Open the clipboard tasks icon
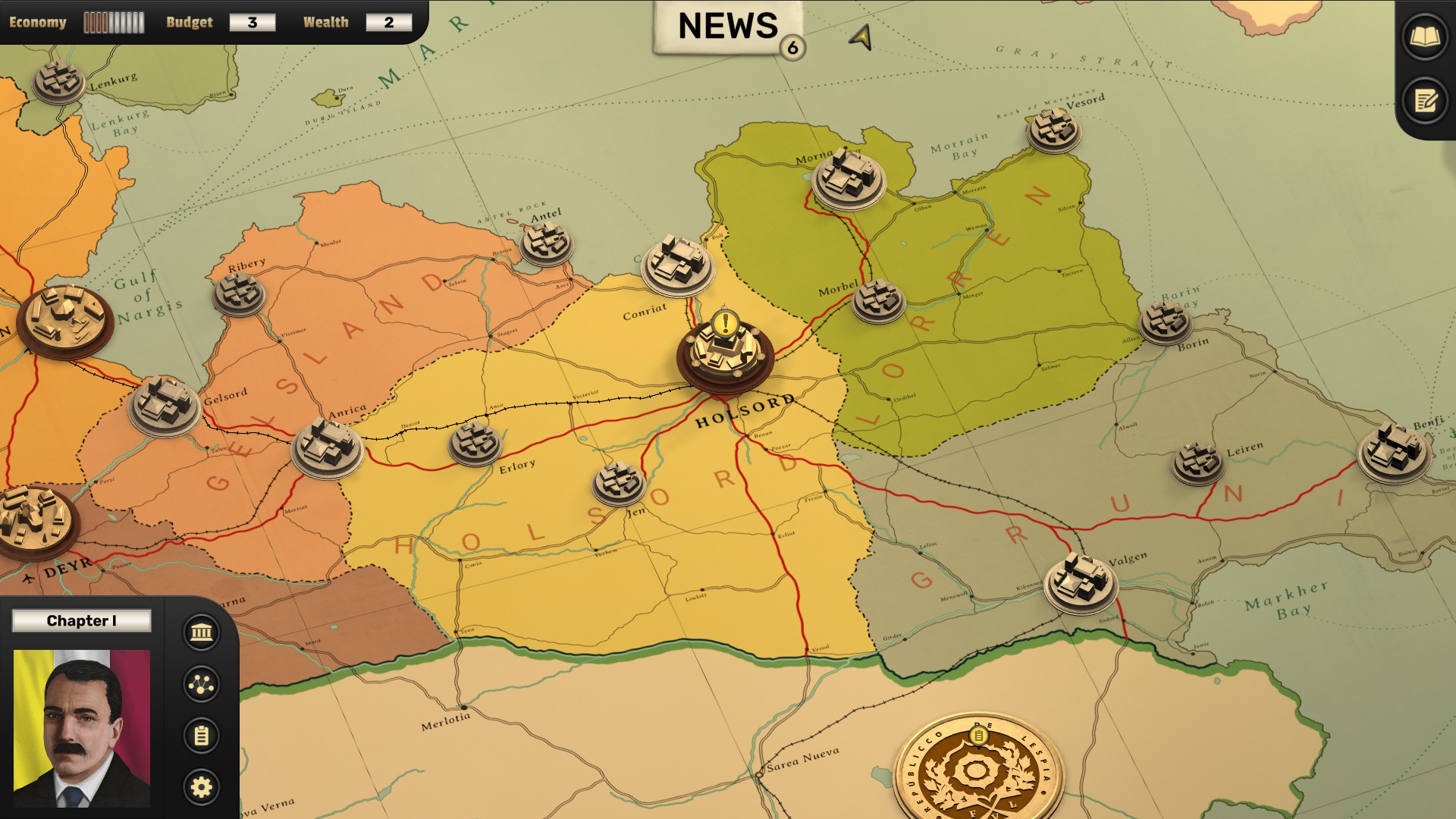The height and width of the screenshot is (819, 1456). (x=201, y=736)
